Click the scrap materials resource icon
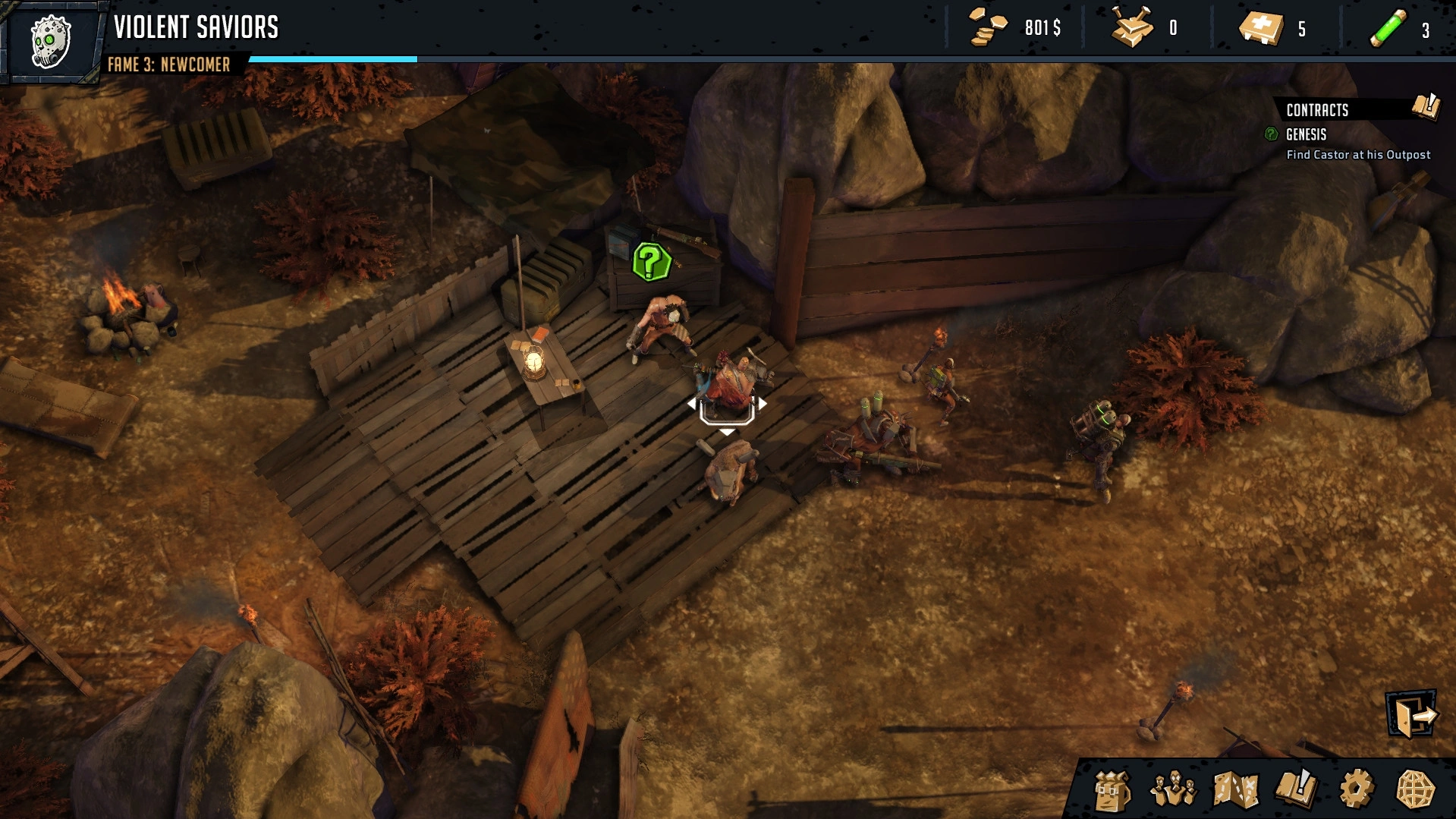1456x819 pixels. point(1131,29)
